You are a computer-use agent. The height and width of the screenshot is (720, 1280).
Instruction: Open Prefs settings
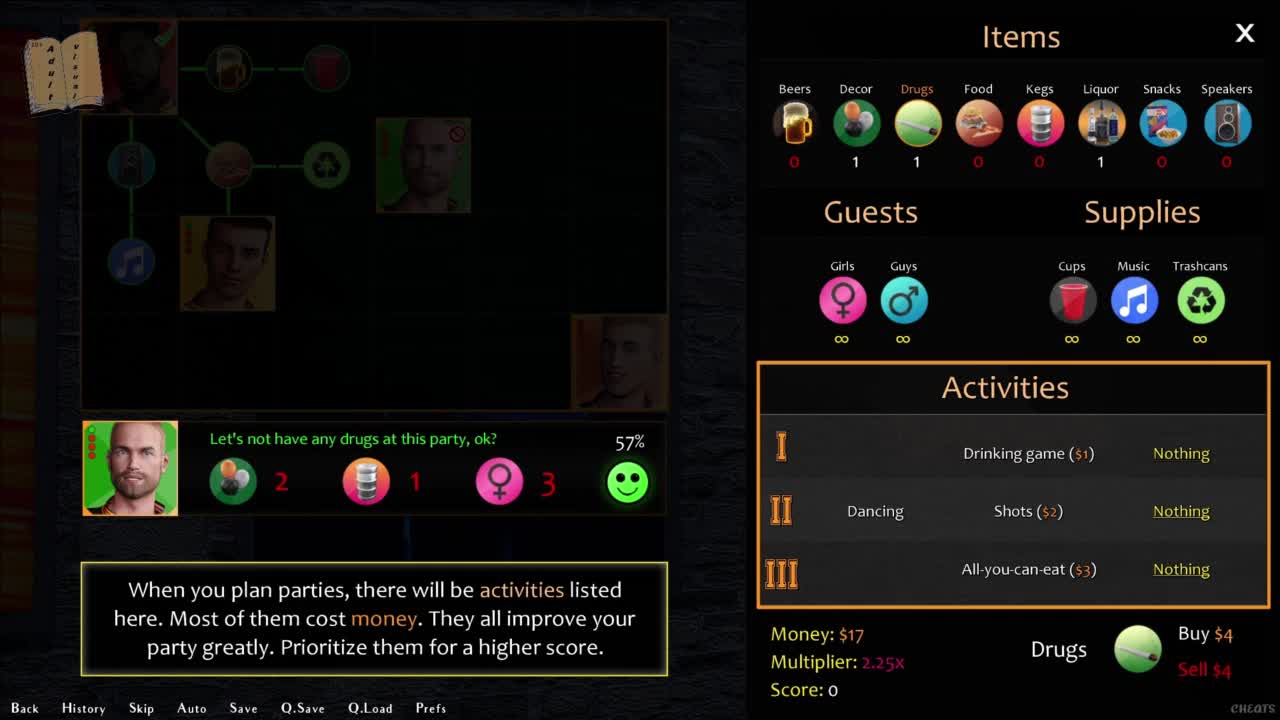(431, 708)
